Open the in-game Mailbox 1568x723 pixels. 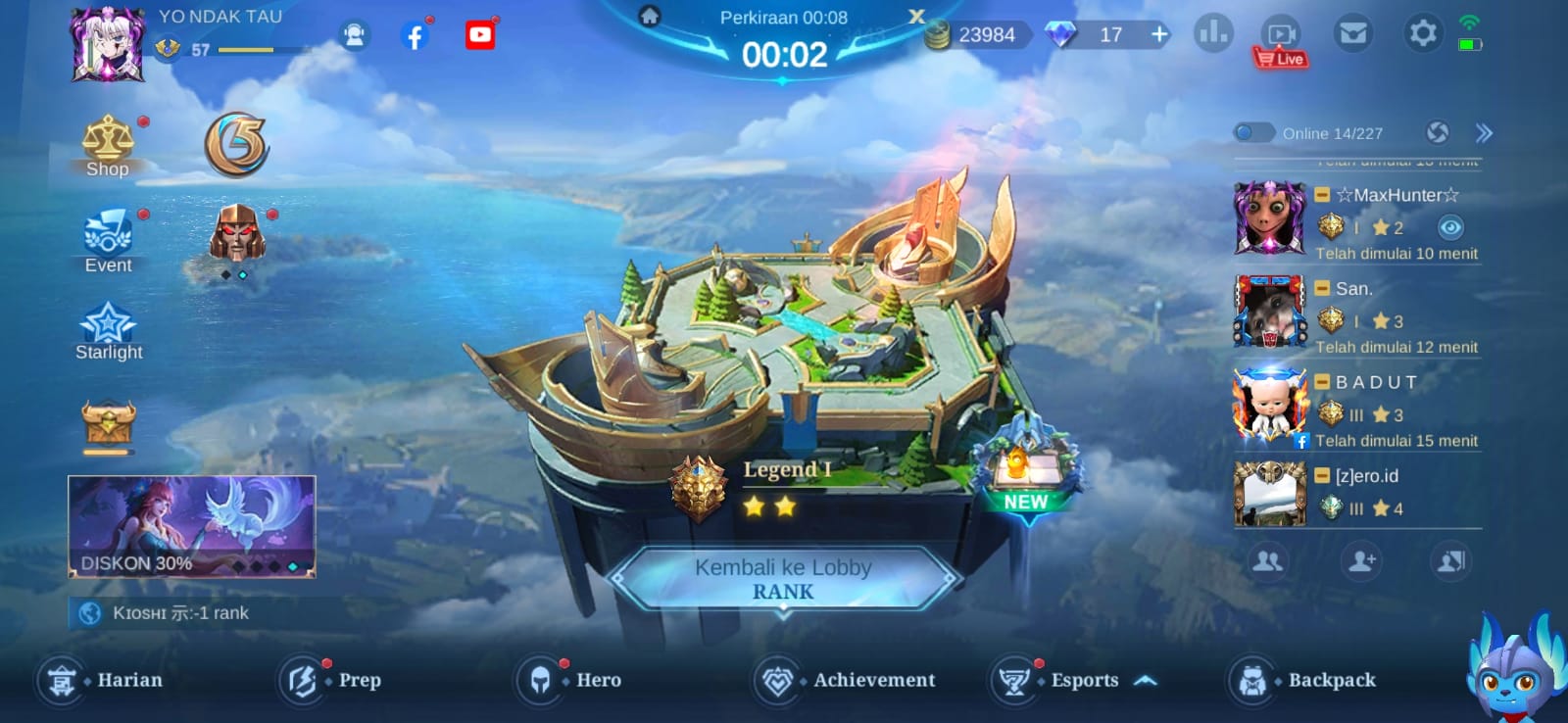point(1353,32)
